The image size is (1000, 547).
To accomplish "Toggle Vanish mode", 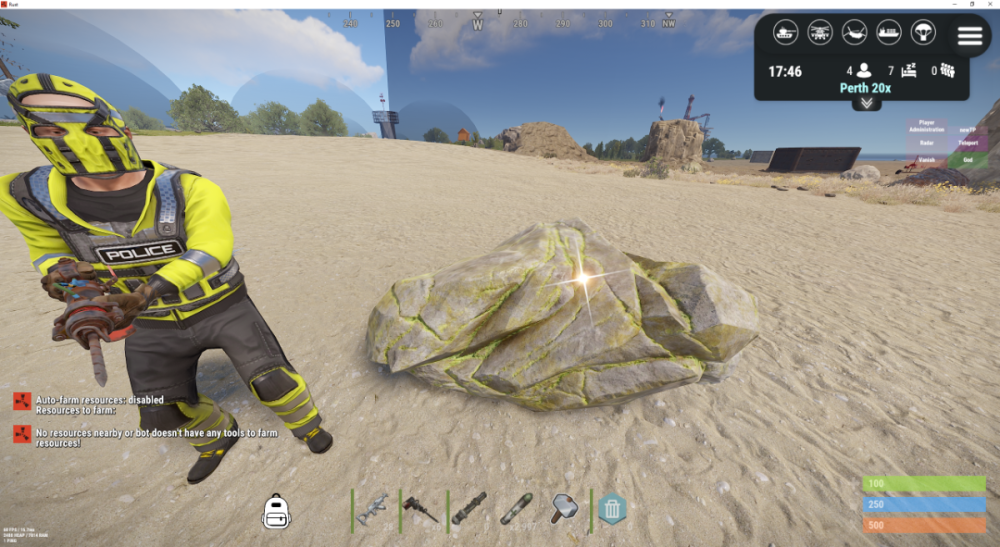I will 927,159.
